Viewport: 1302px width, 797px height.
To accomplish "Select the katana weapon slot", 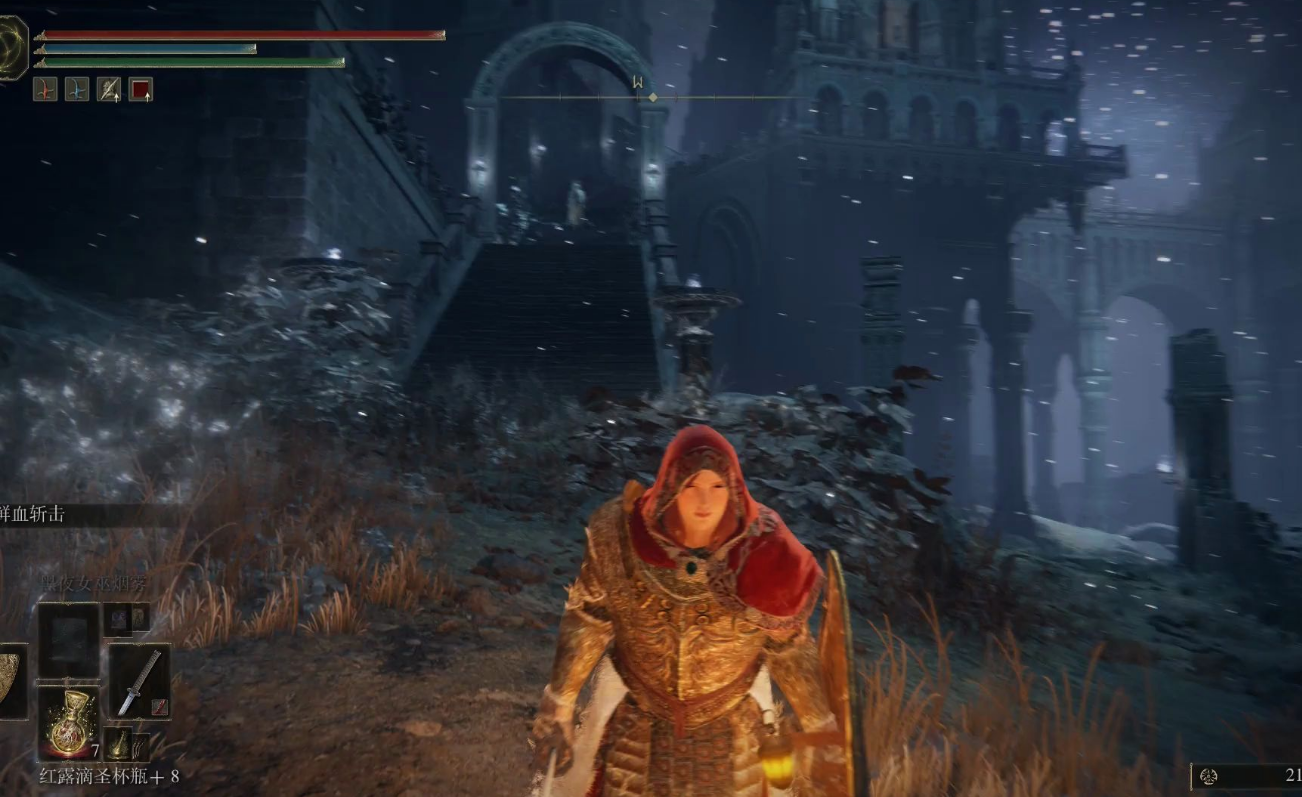I will pyautogui.click(x=139, y=680).
